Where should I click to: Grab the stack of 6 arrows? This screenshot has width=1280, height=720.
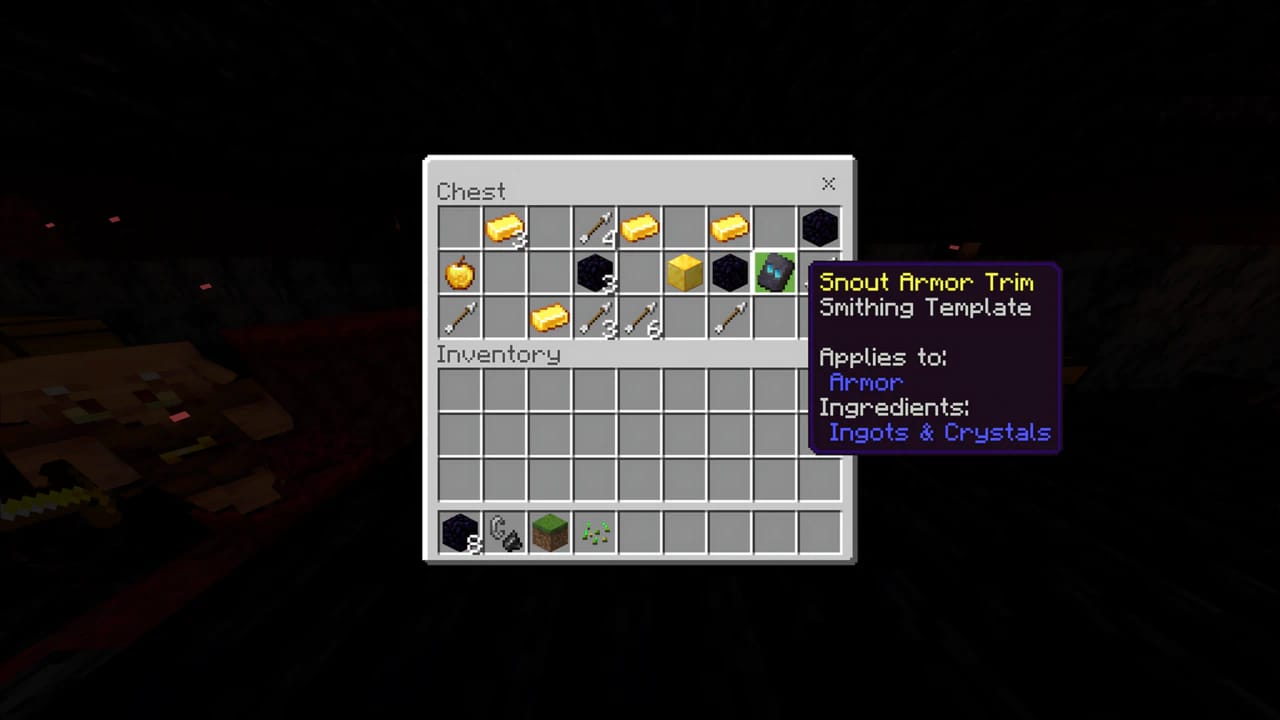640,318
